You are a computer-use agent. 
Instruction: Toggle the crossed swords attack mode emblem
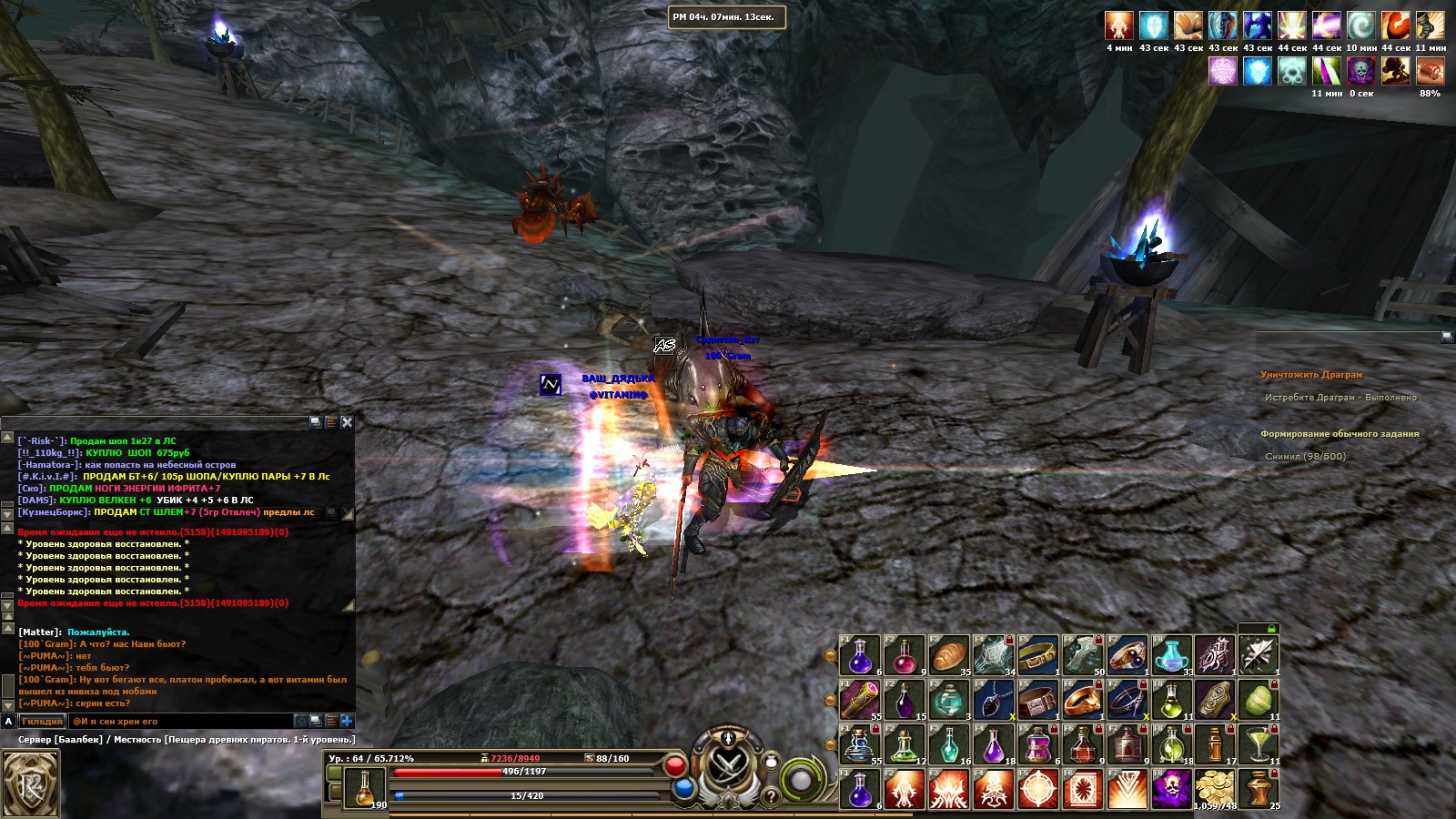(729, 763)
